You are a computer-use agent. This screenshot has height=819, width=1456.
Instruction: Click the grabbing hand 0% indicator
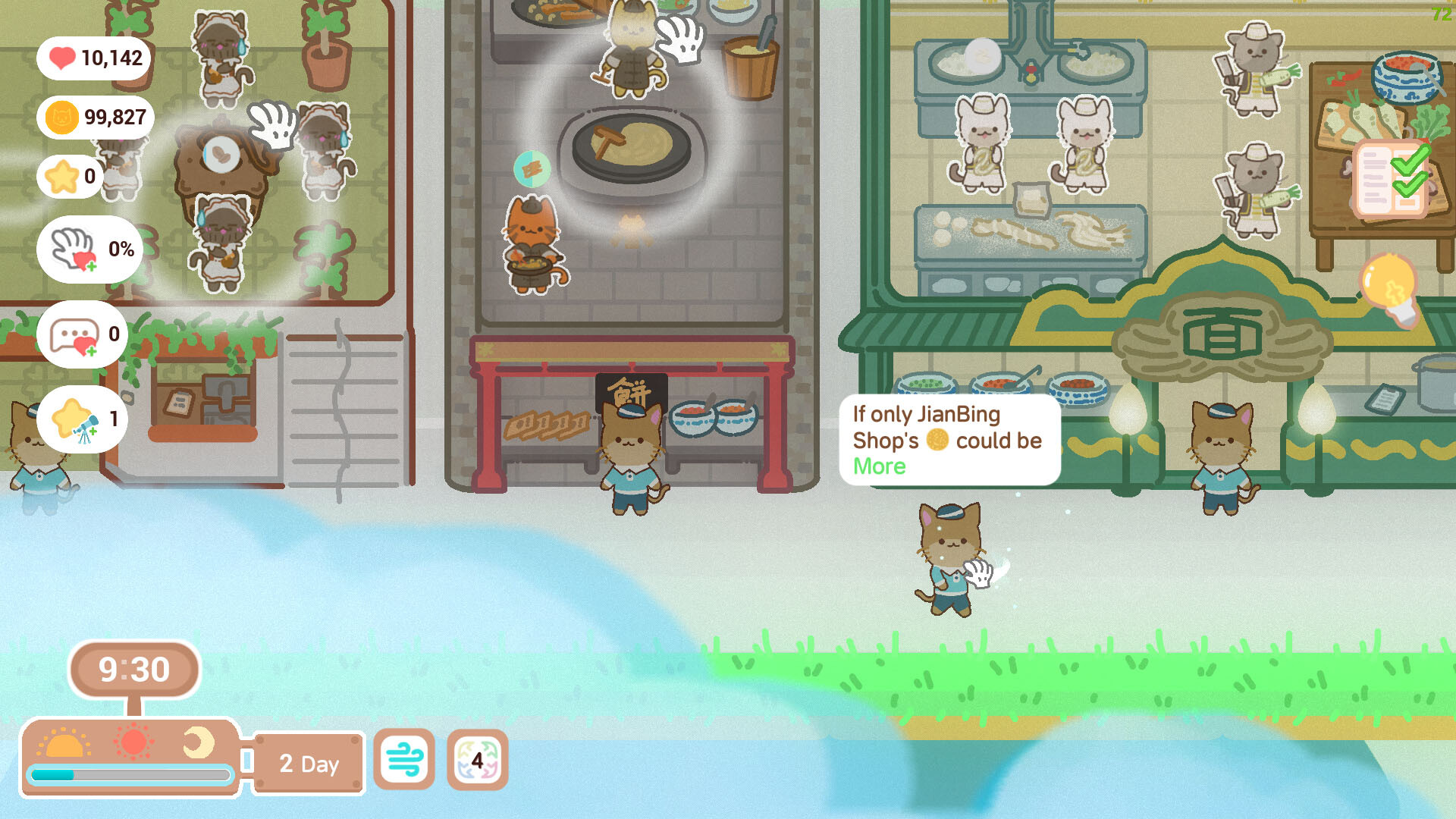click(89, 250)
